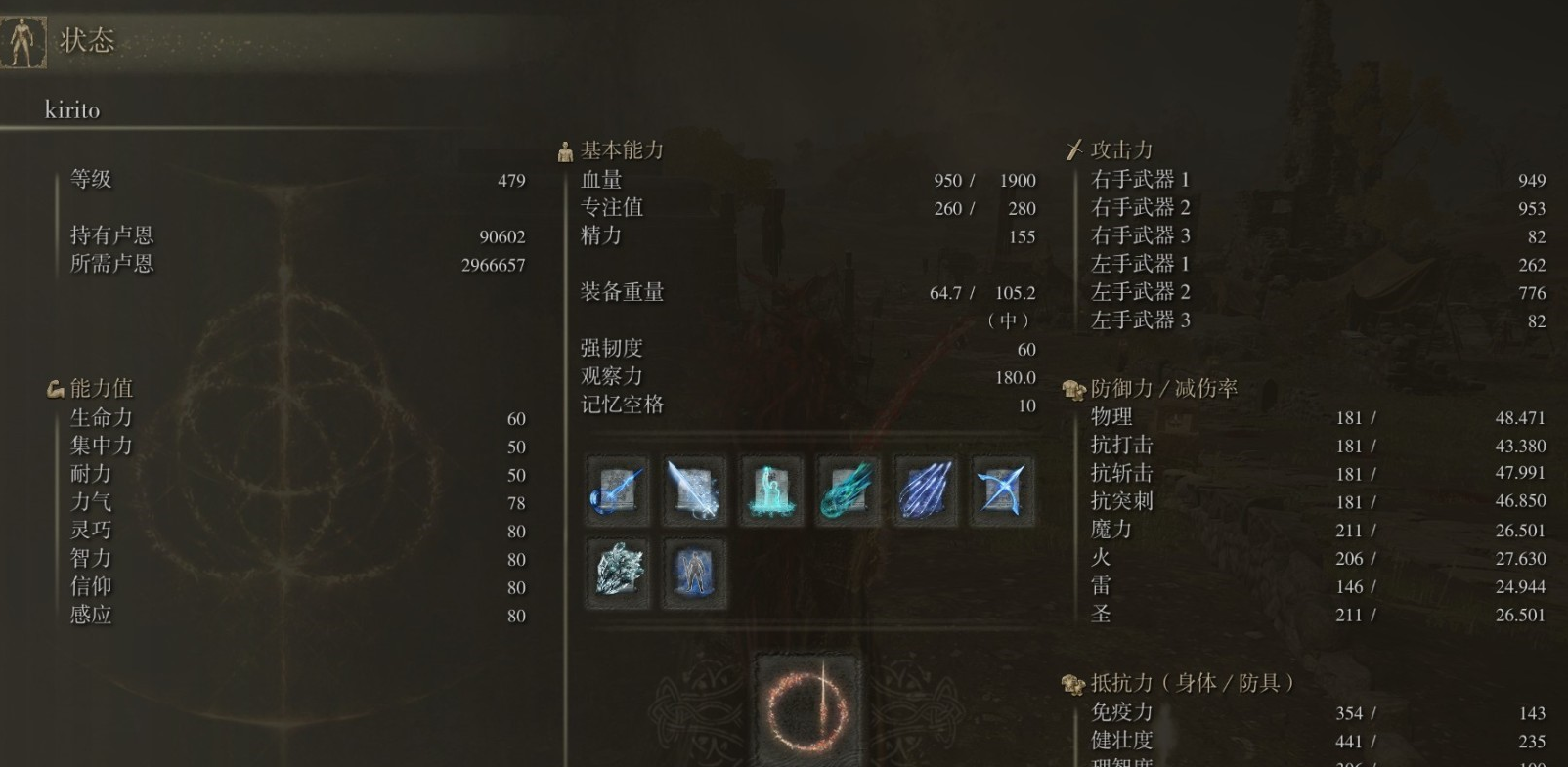Click the sword icon beside 攻击力

click(1073, 149)
